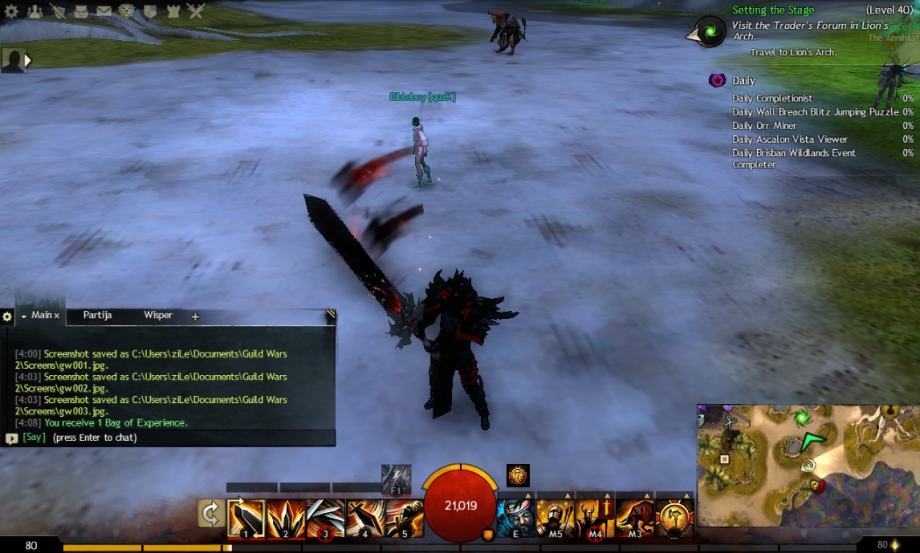Swap weapons with the arrow button
The width and height of the screenshot is (920, 553).
211,515
